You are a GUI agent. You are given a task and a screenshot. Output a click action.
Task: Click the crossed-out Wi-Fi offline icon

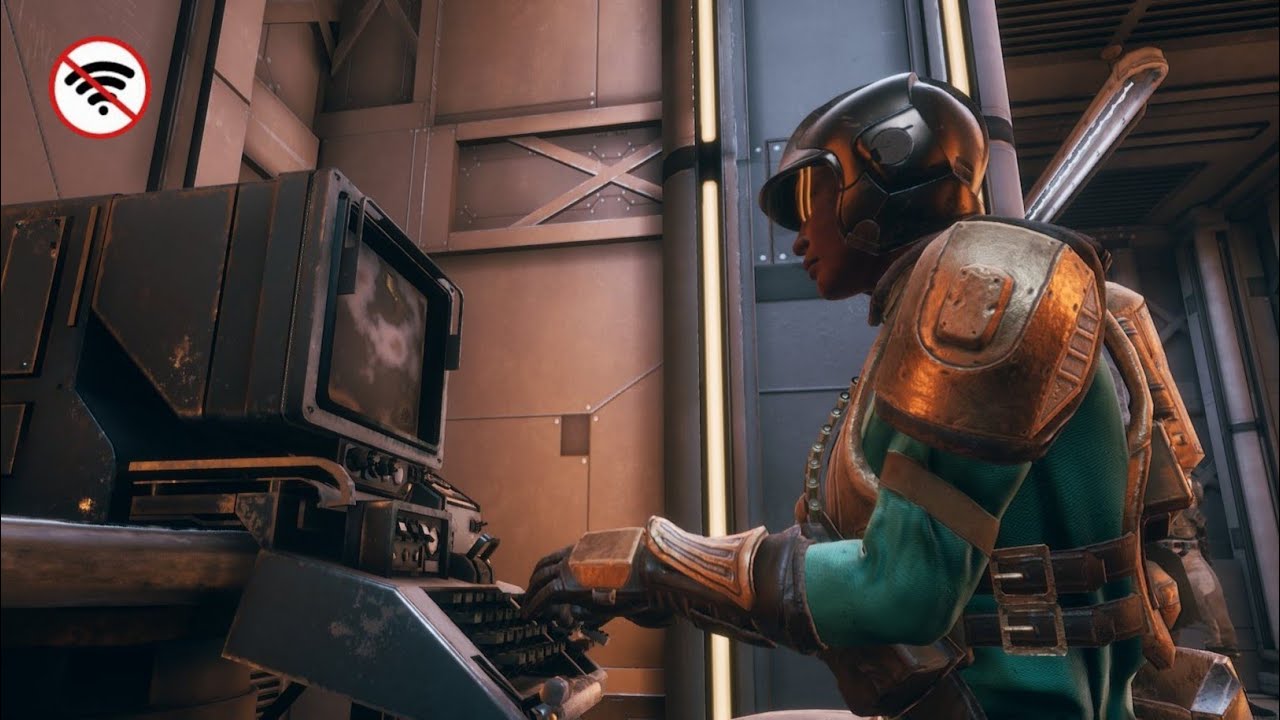tap(99, 87)
